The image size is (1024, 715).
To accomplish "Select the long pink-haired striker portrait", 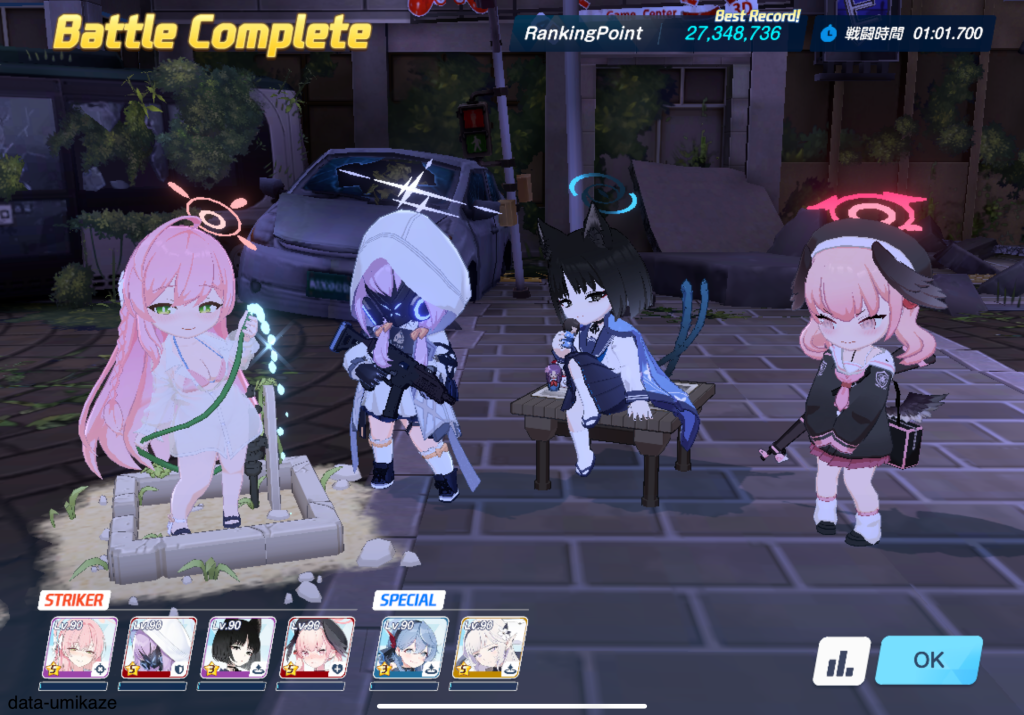I will 83,648.
